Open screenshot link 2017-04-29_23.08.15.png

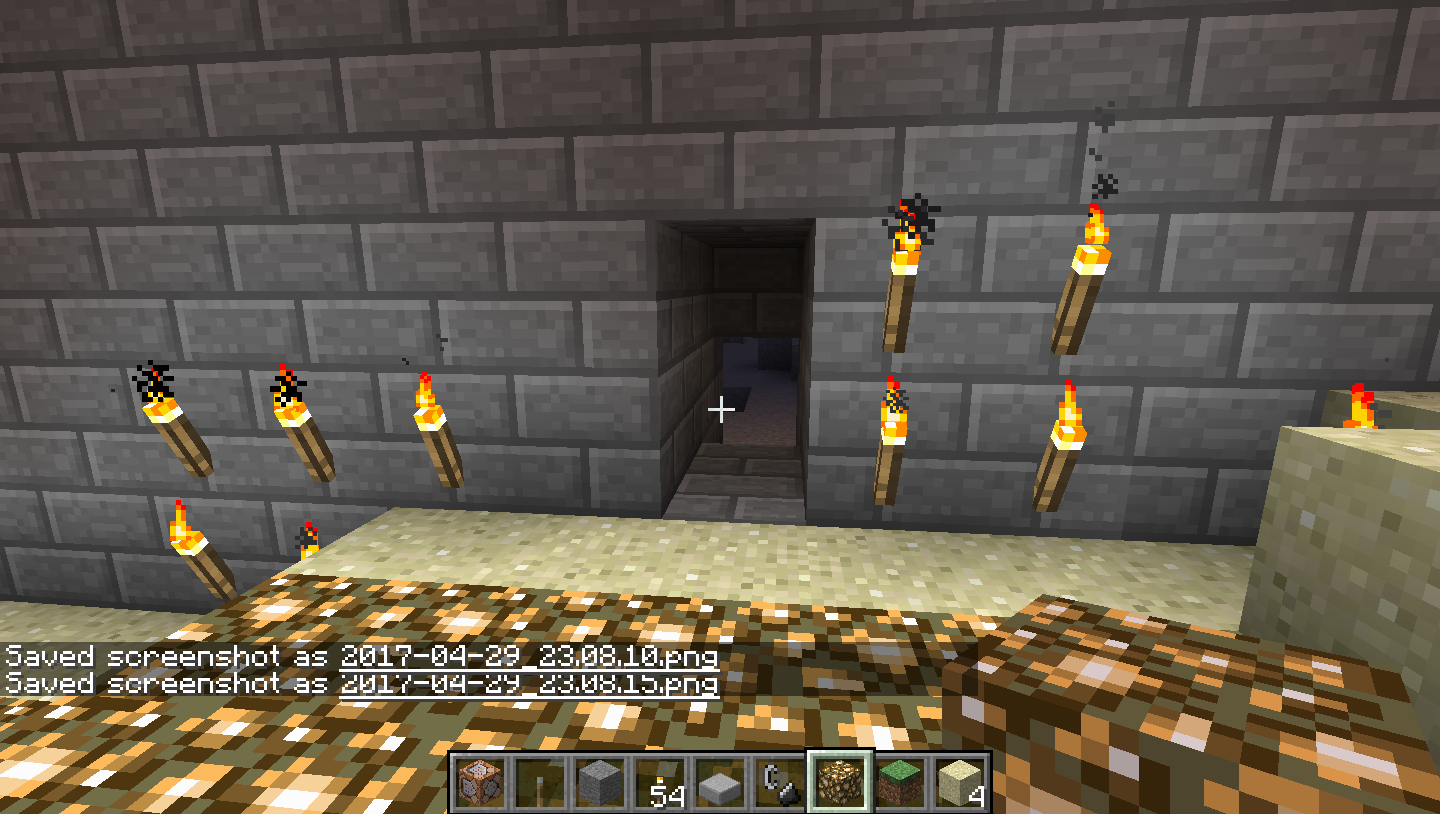pyautogui.click(x=529, y=684)
